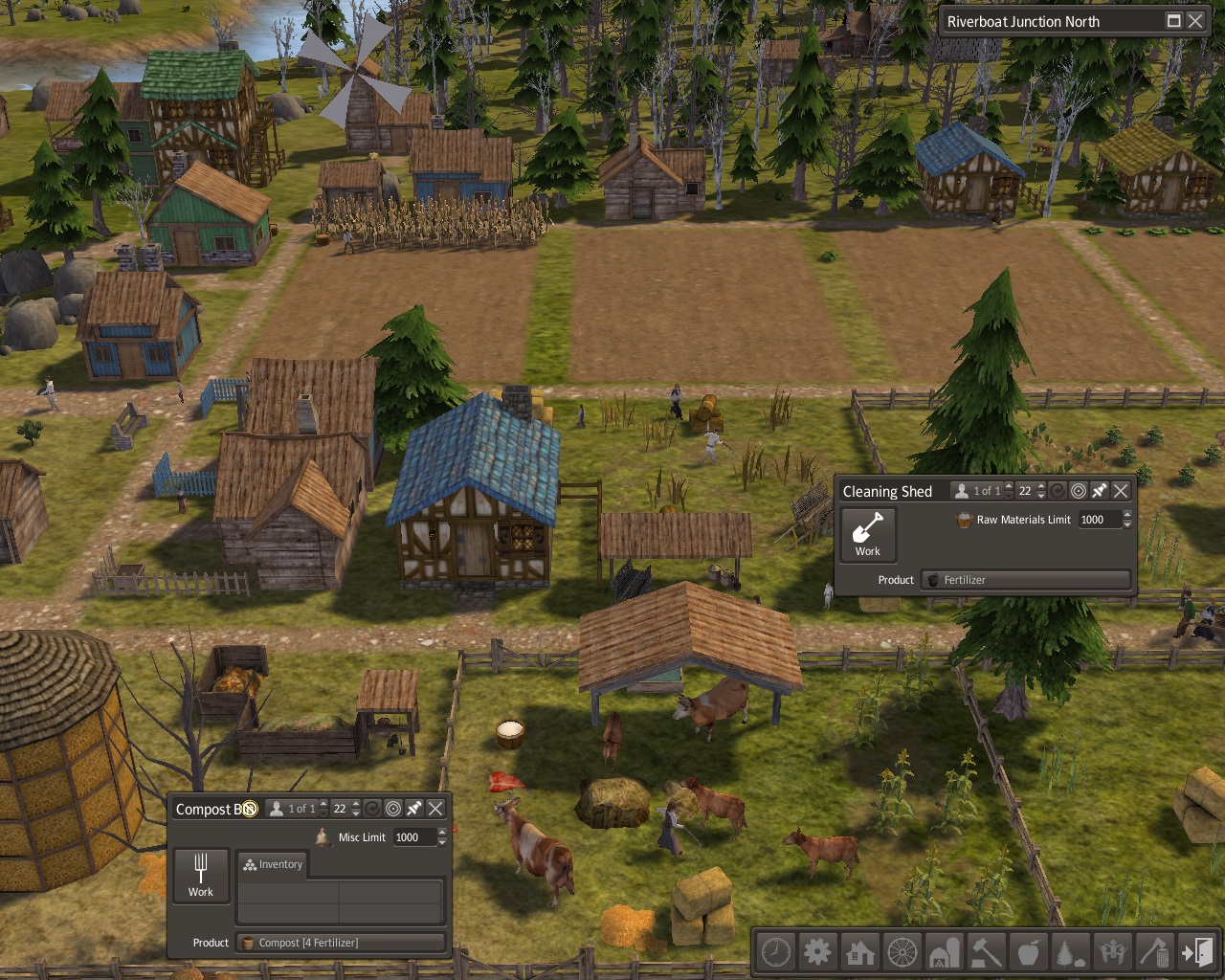Maximize the Riverboat Junction North window
This screenshot has width=1225, height=980.
(x=1174, y=21)
